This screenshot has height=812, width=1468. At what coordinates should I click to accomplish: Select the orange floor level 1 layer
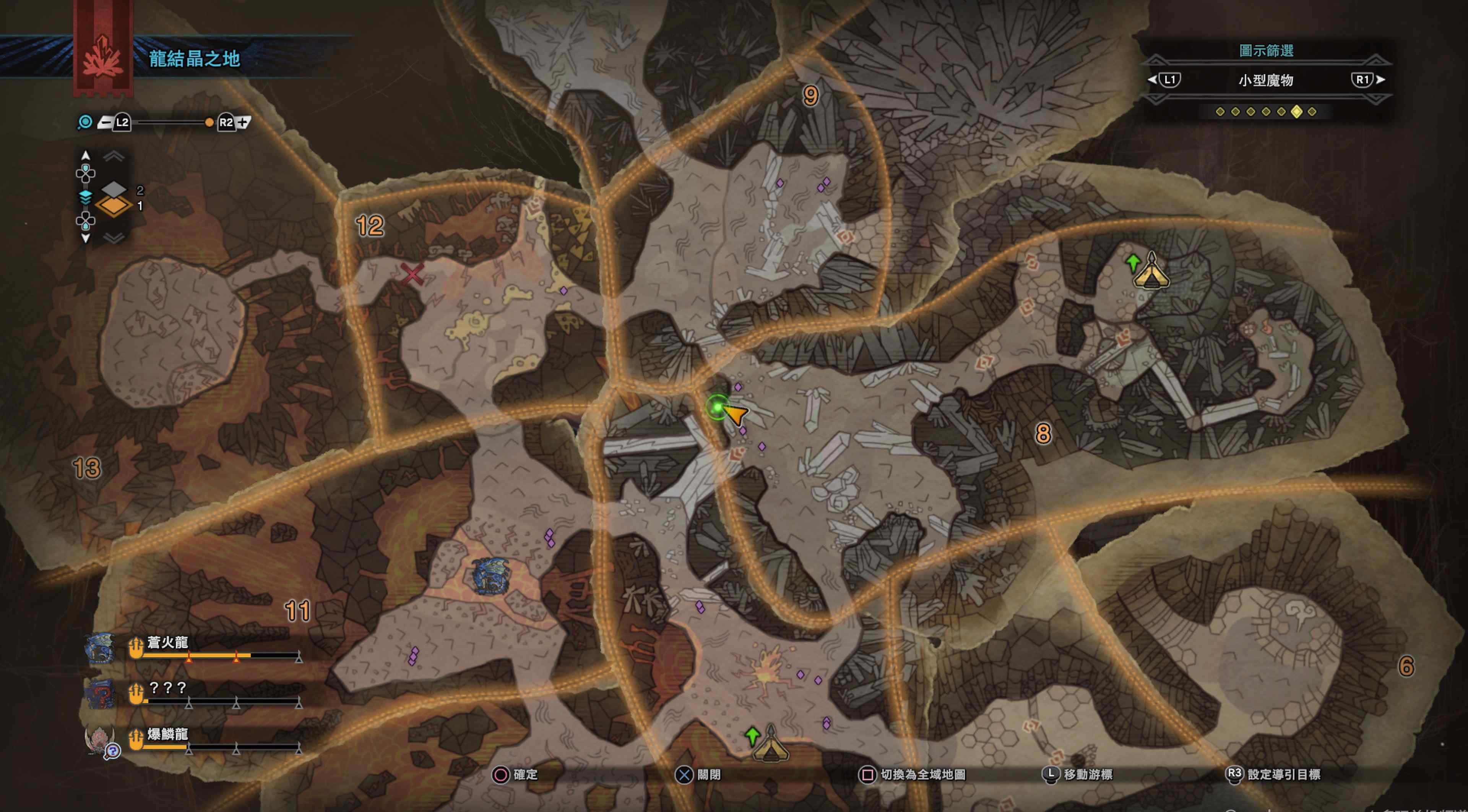(x=114, y=206)
